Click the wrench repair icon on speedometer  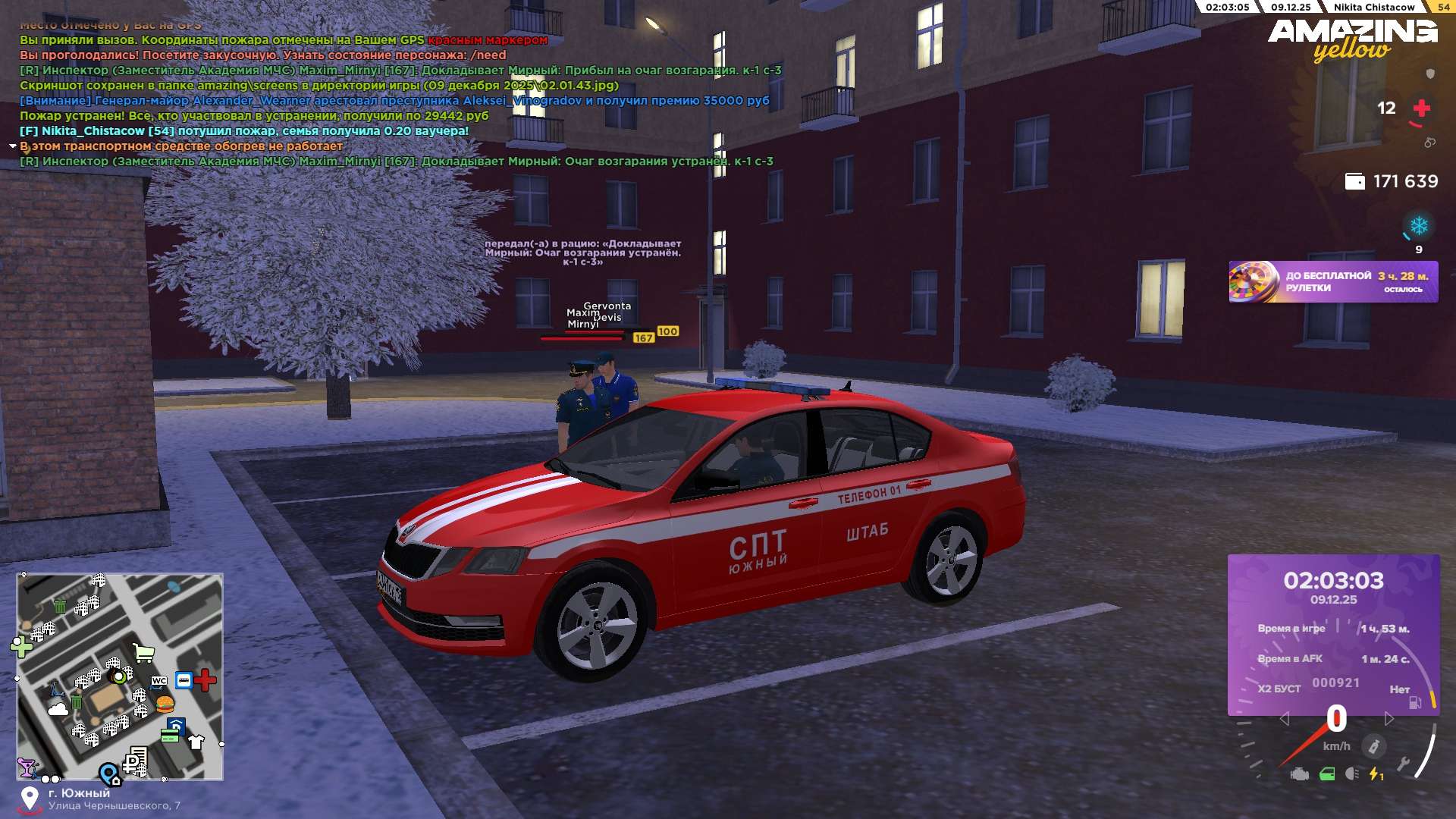click(1403, 764)
